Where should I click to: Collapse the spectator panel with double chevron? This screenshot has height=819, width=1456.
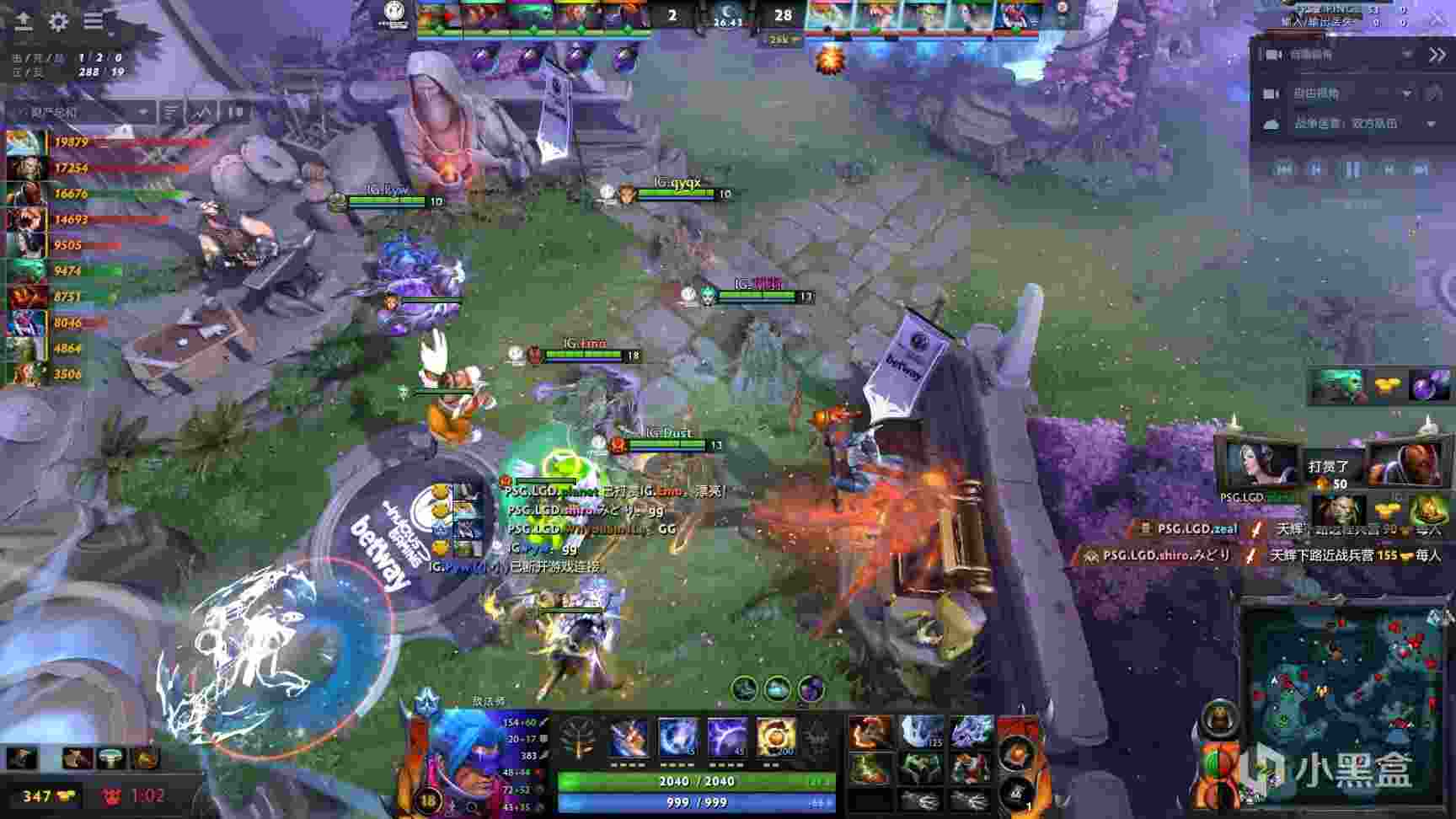1437,55
